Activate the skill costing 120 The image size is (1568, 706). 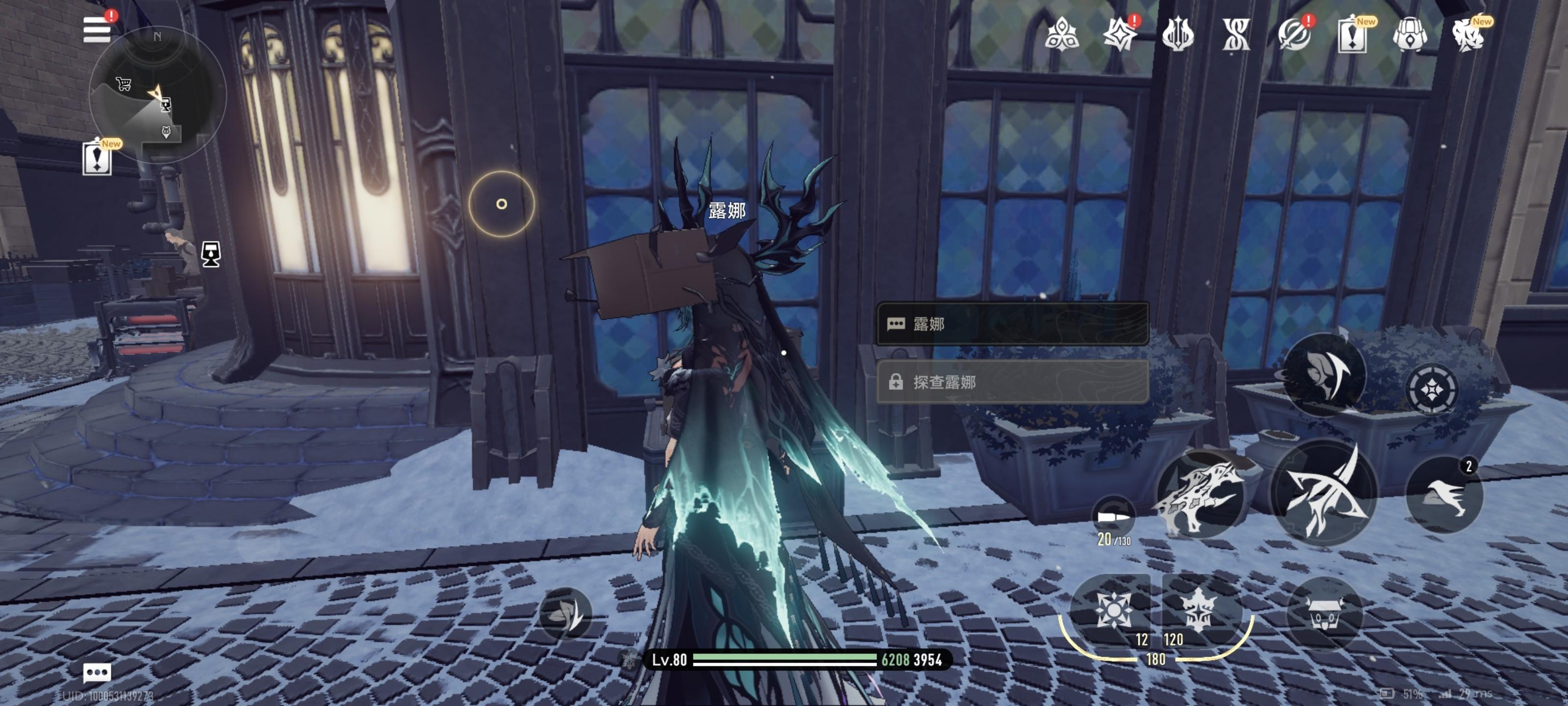pyautogui.click(x=1198, y=609)
